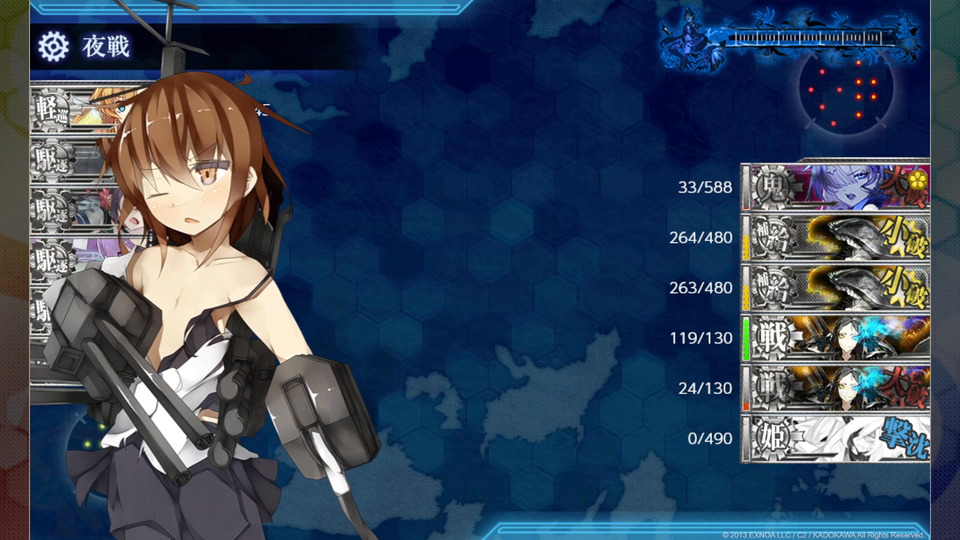
Task: Pick the heavily damaged battleship banner at 24/130
Action: point(838,388)
